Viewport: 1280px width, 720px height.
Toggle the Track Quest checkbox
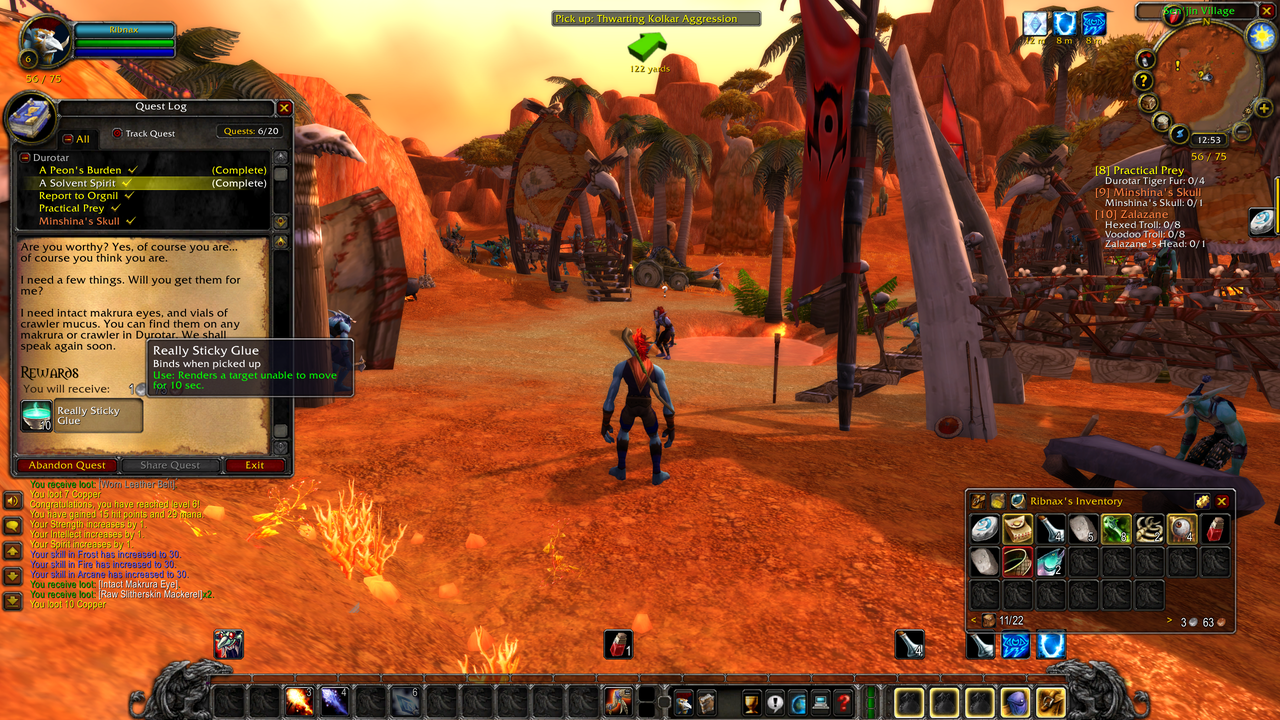(x=117, y=133)
